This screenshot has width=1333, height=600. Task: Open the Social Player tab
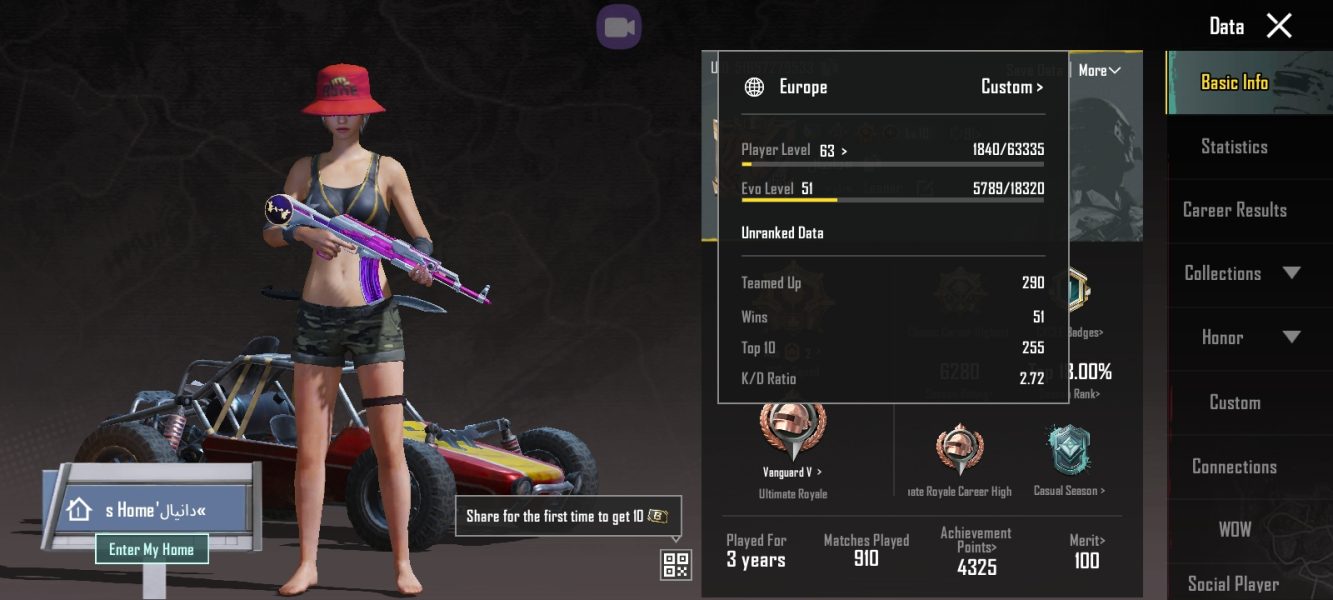coord(1234,584)
